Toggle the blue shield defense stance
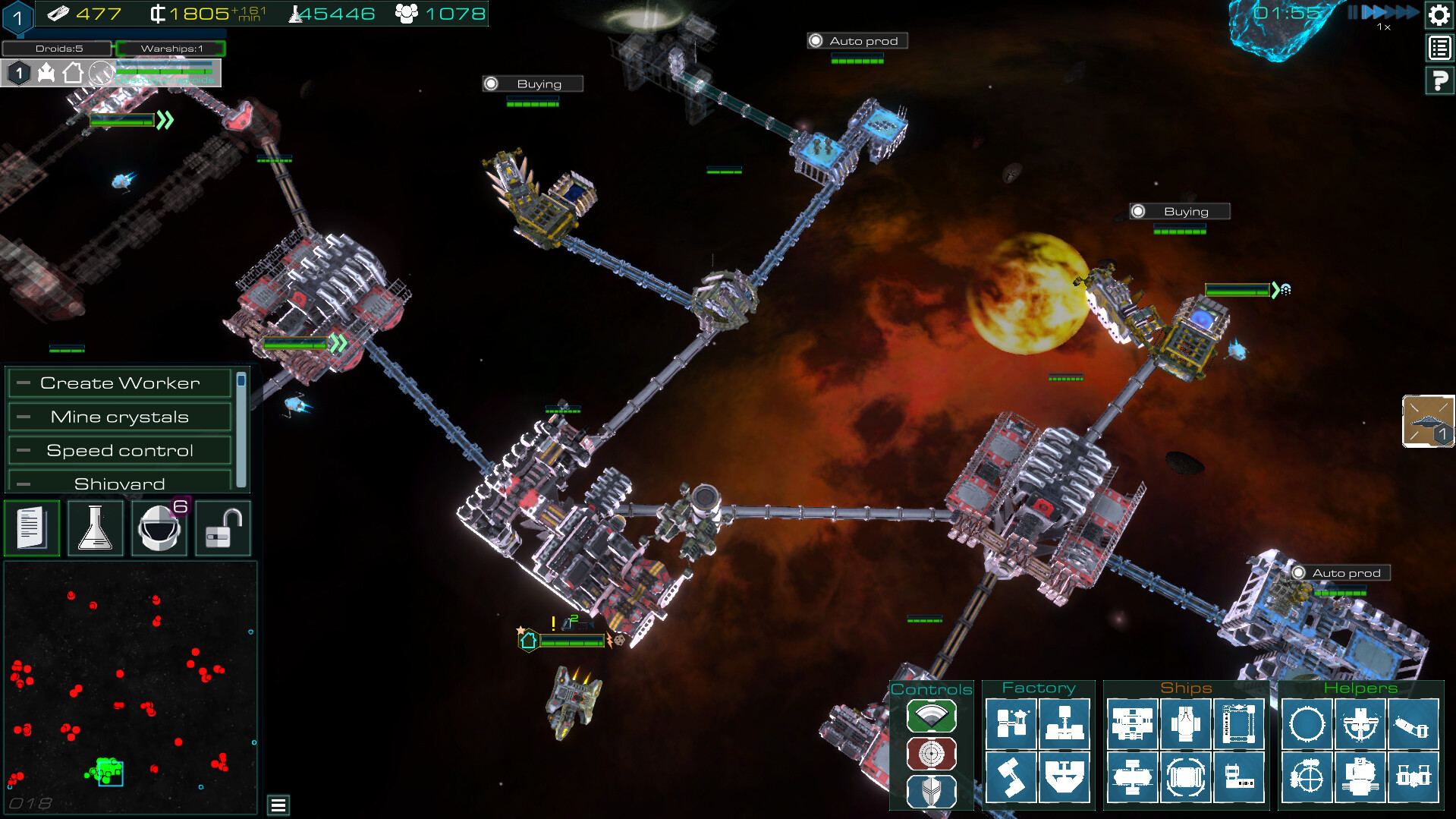This screenshot has width=1456, height=819. pos(931,791)
